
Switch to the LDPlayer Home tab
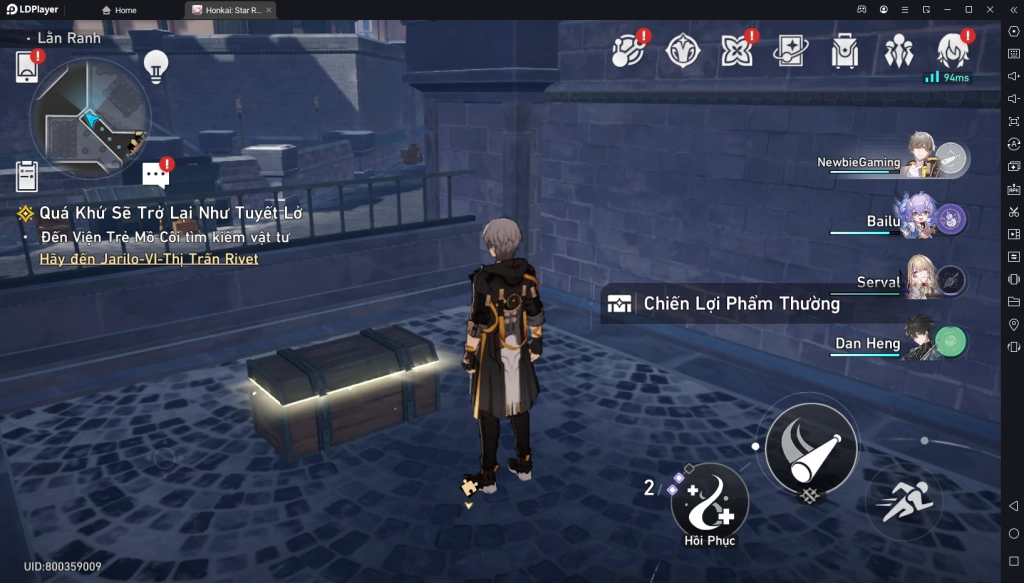(x=120, y=10)
